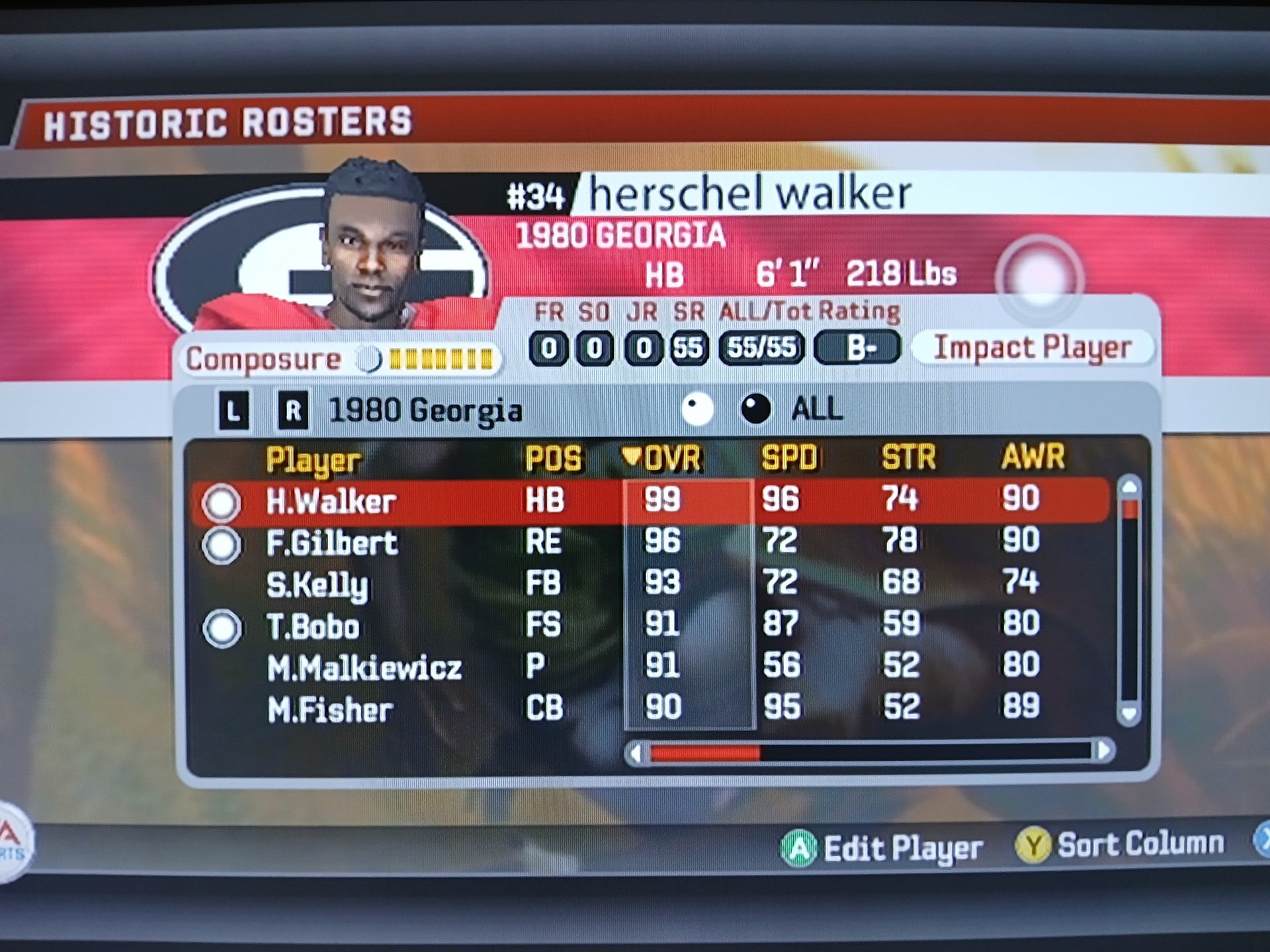The image size is (1270, 952).
Task: Sort the list by STR header
Action: click(909, 457)
